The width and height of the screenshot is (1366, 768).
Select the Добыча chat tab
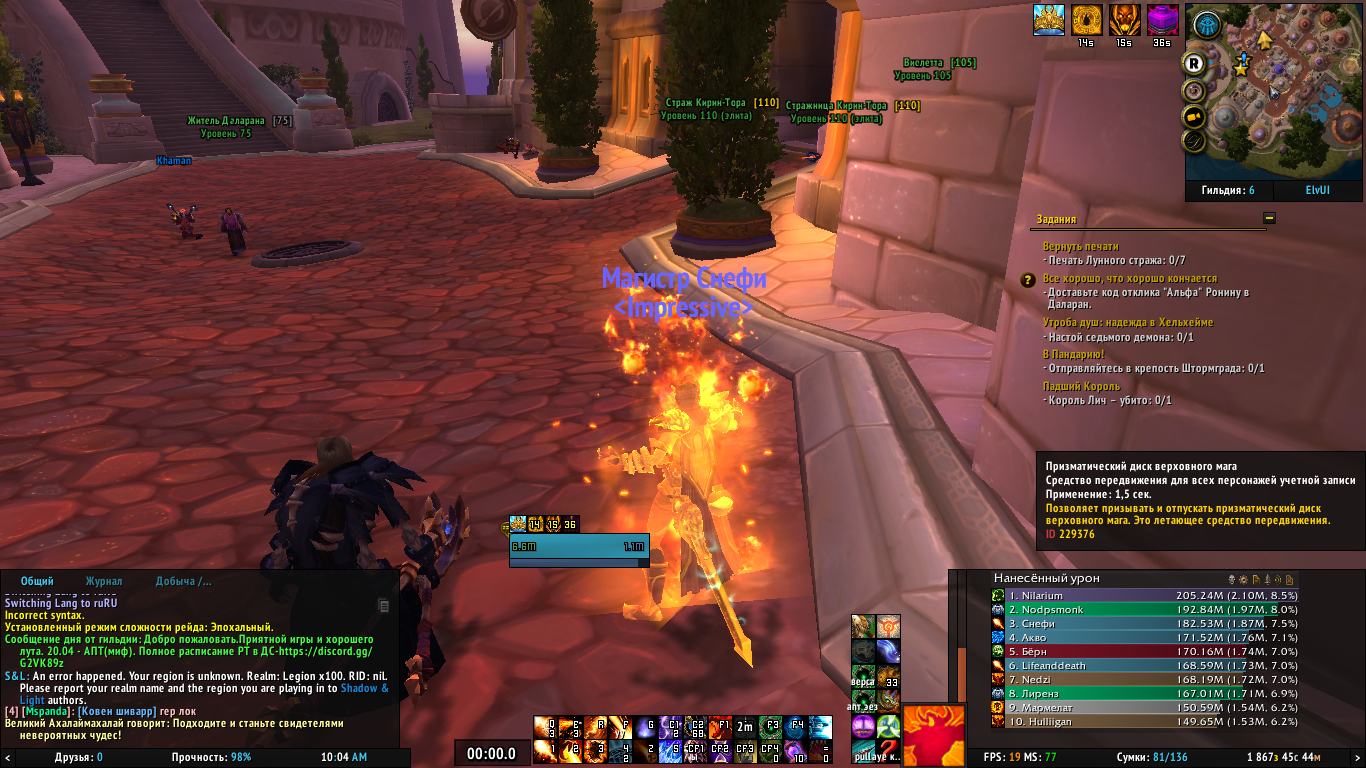pos(183,581)
